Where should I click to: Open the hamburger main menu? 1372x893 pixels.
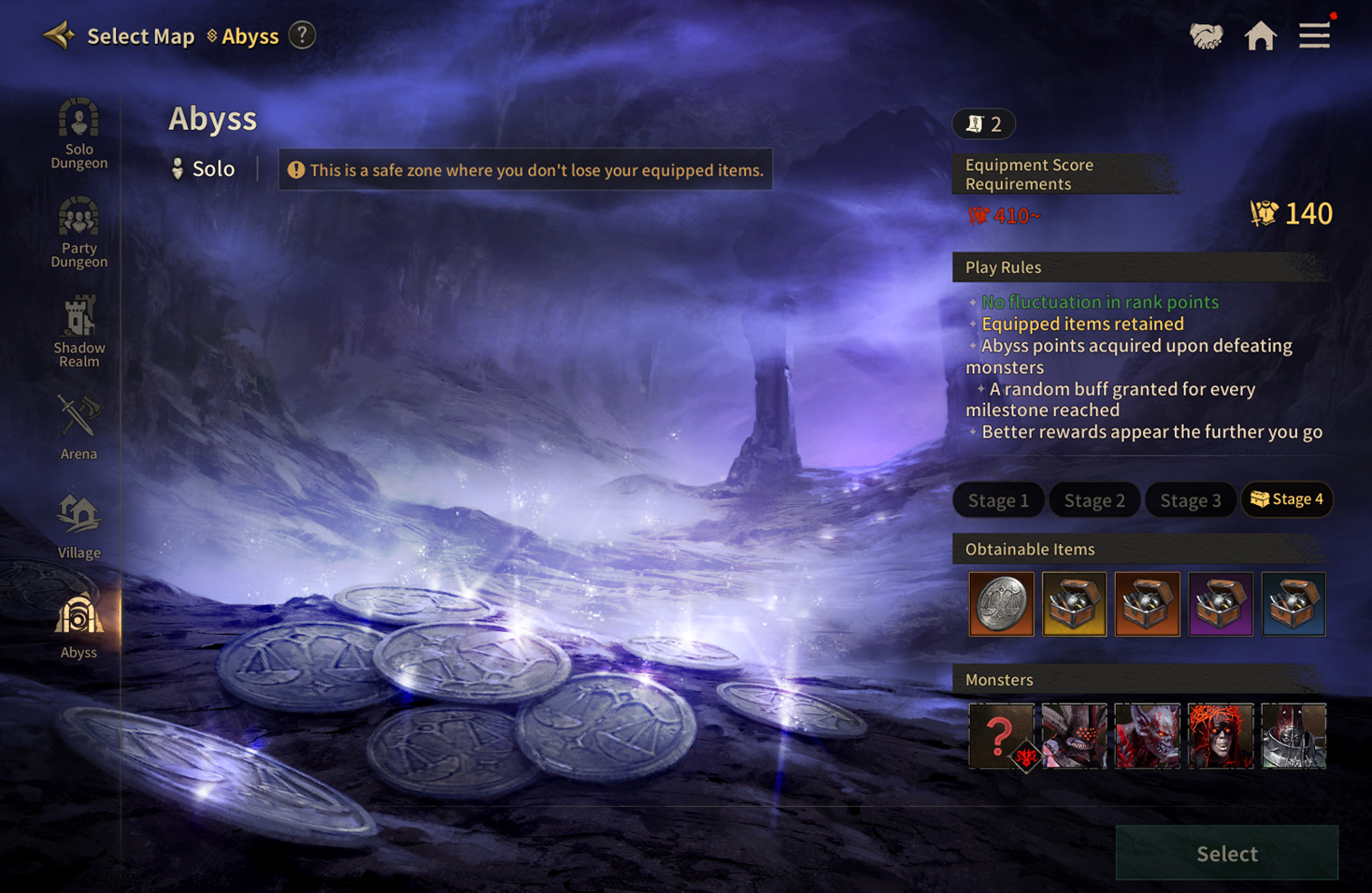[x=1314, y=36]
